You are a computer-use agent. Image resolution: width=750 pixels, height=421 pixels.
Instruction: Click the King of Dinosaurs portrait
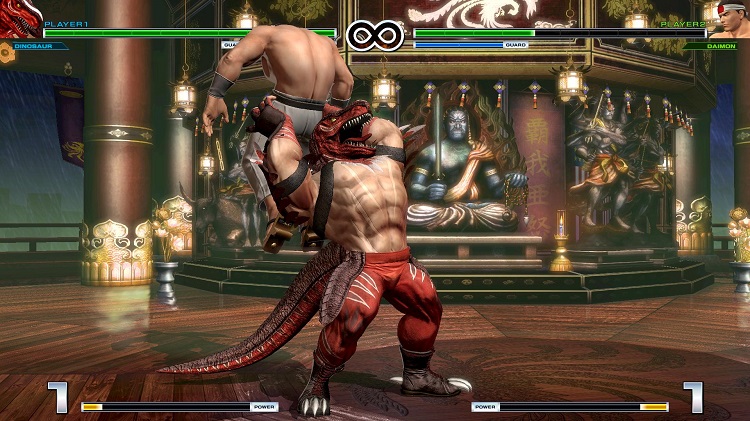(18, 20)
